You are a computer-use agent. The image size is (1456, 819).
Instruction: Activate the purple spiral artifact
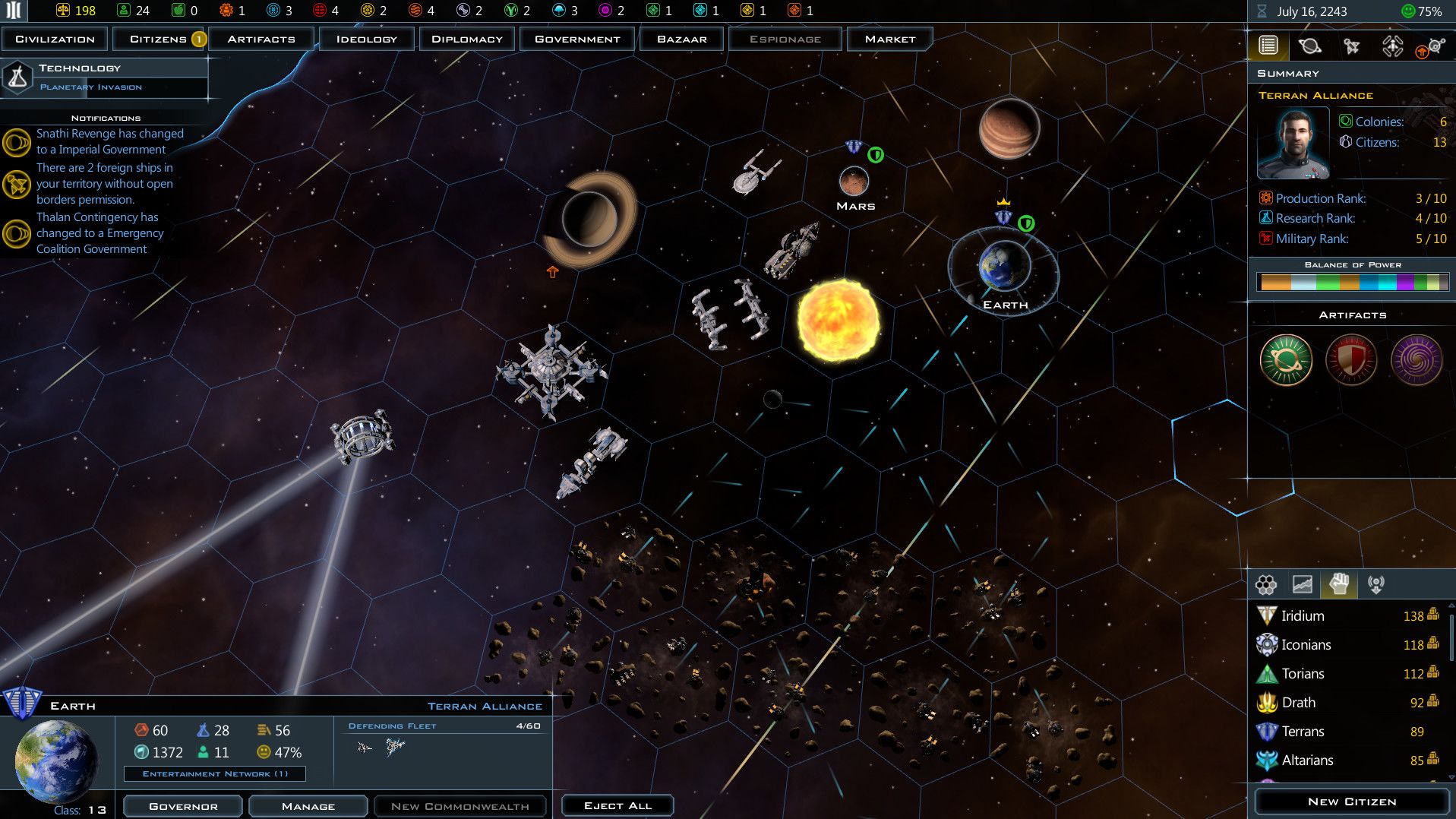[x=1416, y=359]
